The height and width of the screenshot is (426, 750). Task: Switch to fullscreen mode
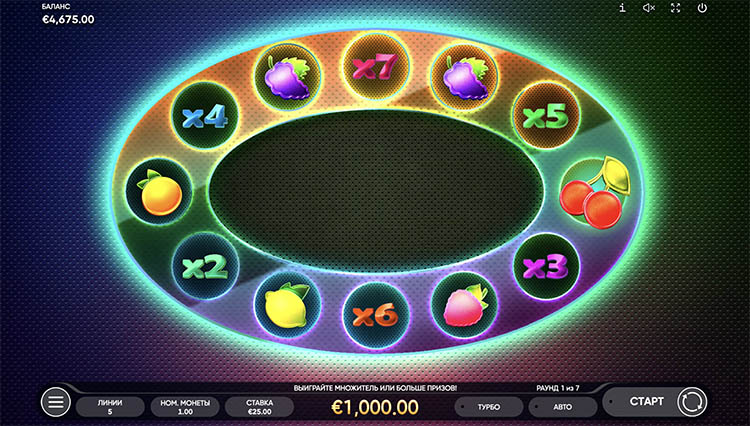[x=675, y=8]
